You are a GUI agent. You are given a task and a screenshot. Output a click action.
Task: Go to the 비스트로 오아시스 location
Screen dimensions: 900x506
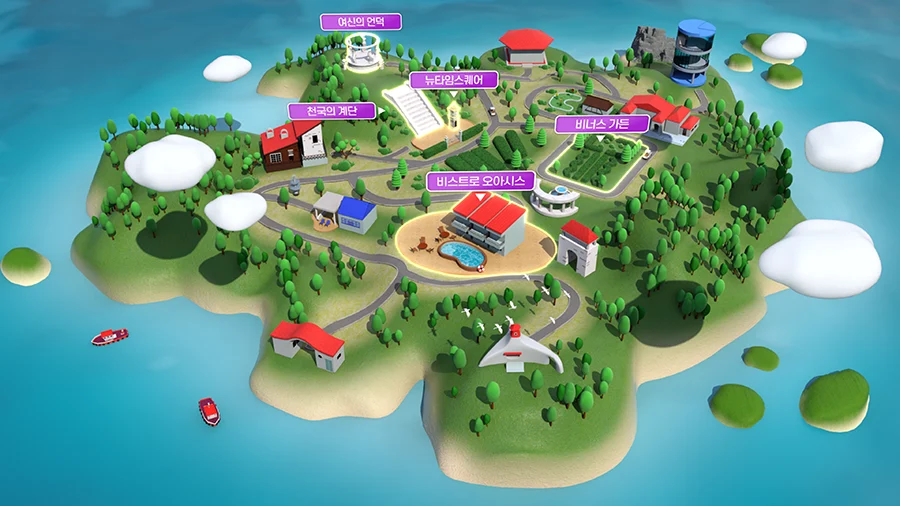(480, 181)
